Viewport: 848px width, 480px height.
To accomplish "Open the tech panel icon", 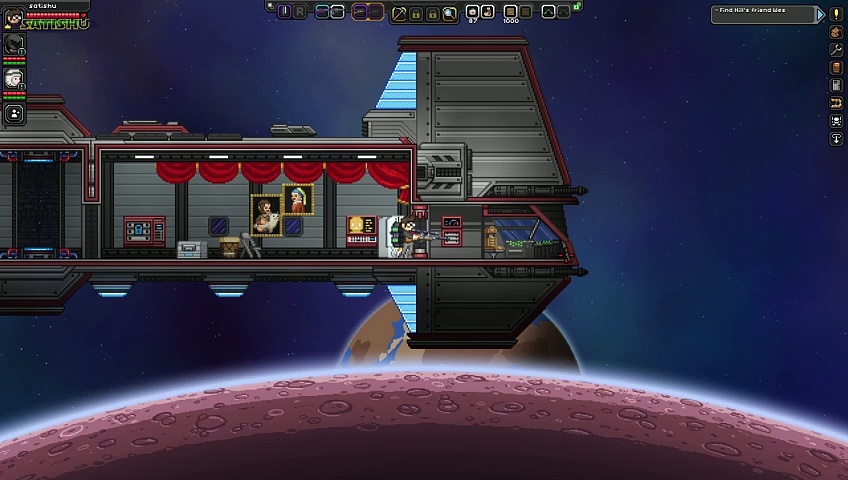I will point(837,86).
